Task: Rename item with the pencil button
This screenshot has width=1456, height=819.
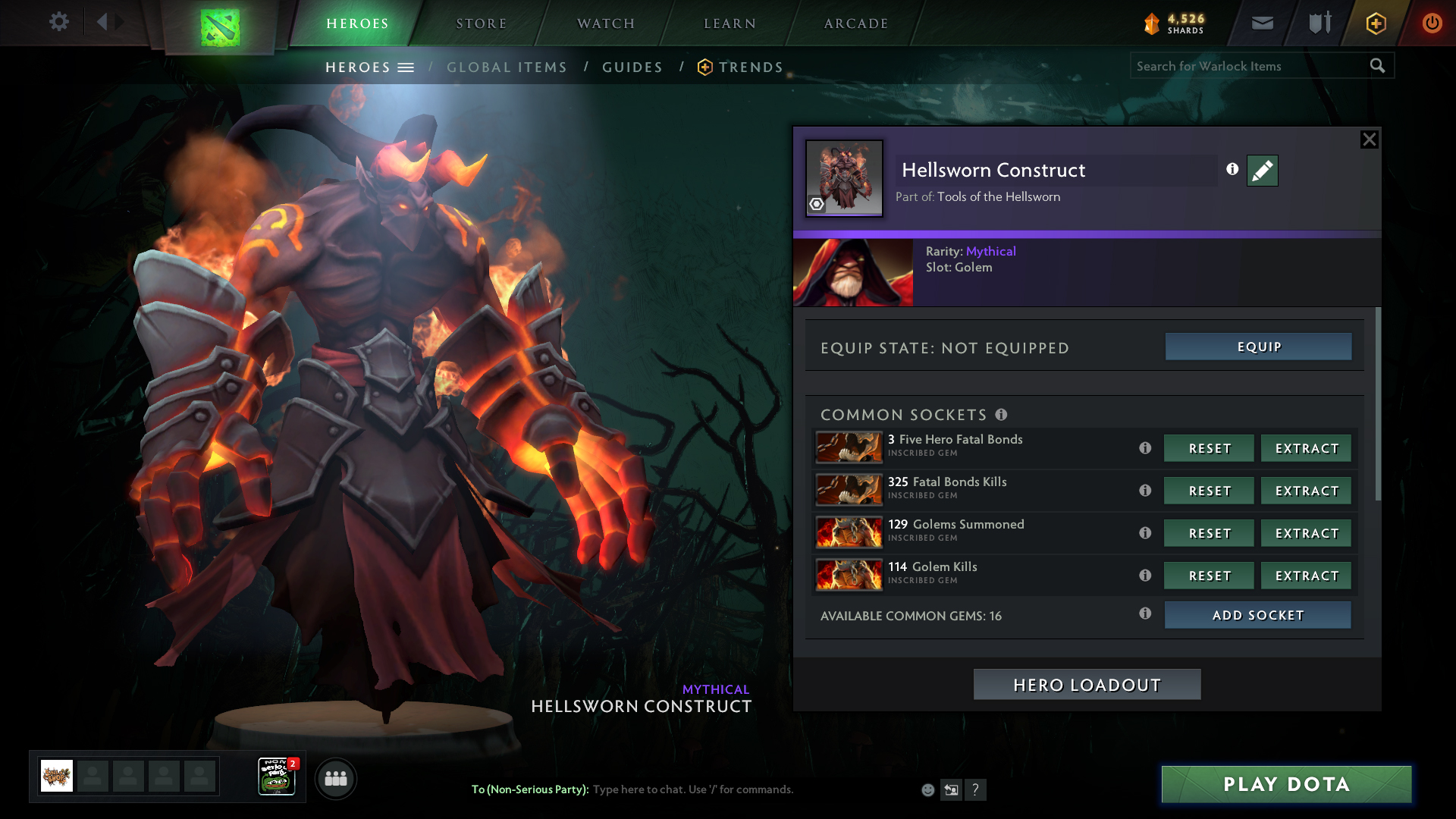Action: [x=1262, y=171]
